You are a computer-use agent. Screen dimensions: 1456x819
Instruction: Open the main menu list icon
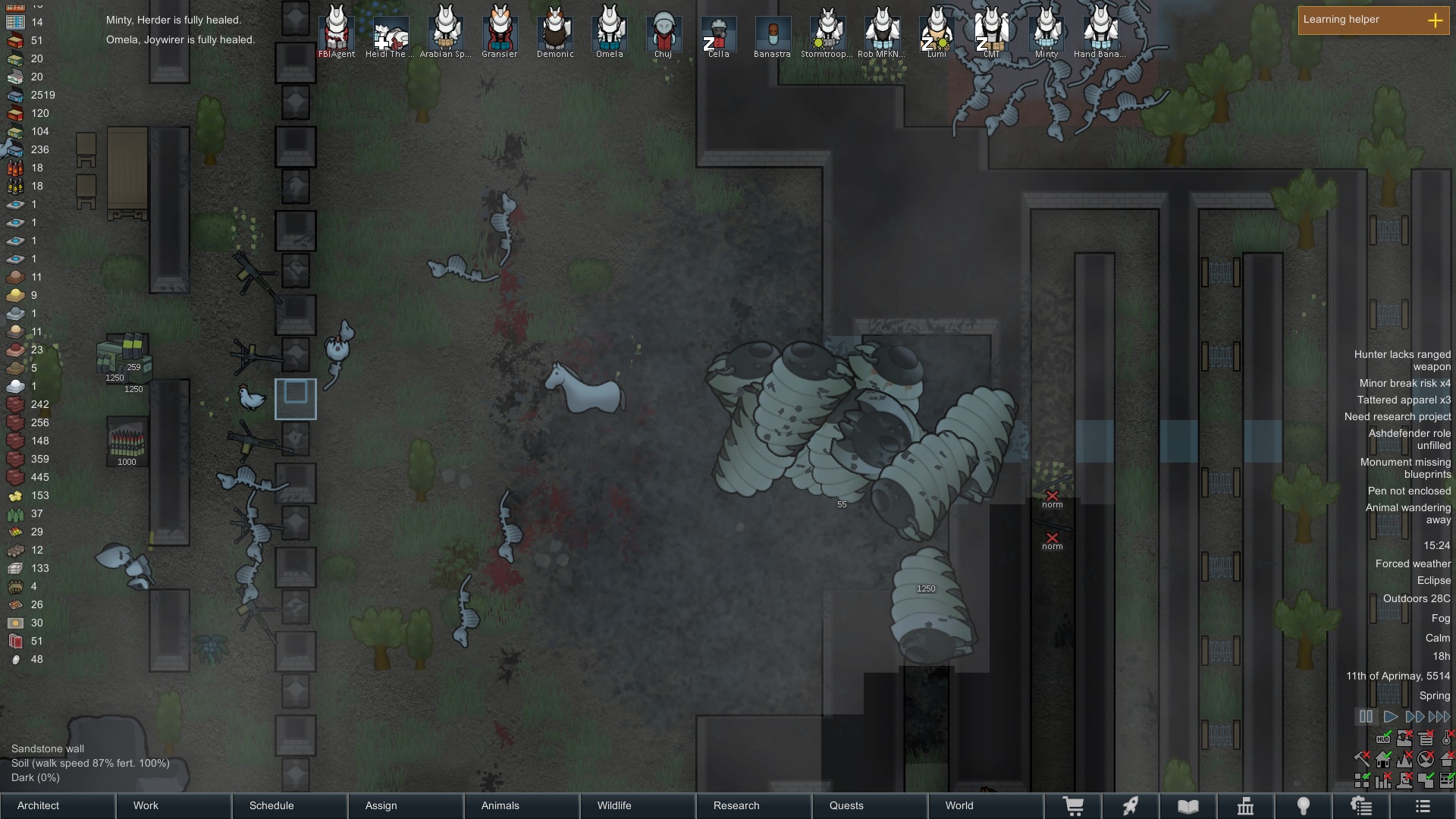point(1423,806)
